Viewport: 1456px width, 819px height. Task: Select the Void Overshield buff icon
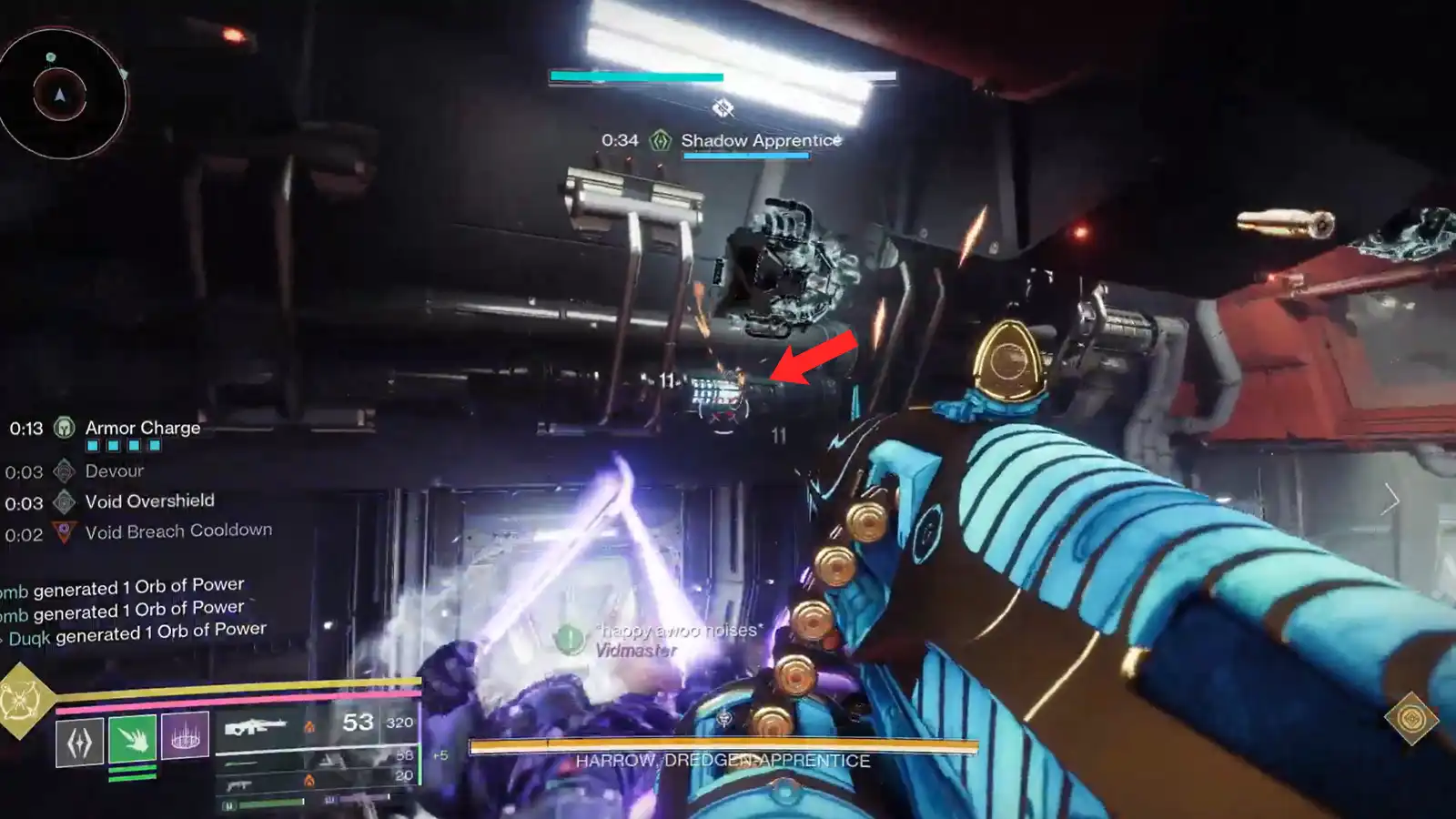pyautogui.click(x=62, y=500)
